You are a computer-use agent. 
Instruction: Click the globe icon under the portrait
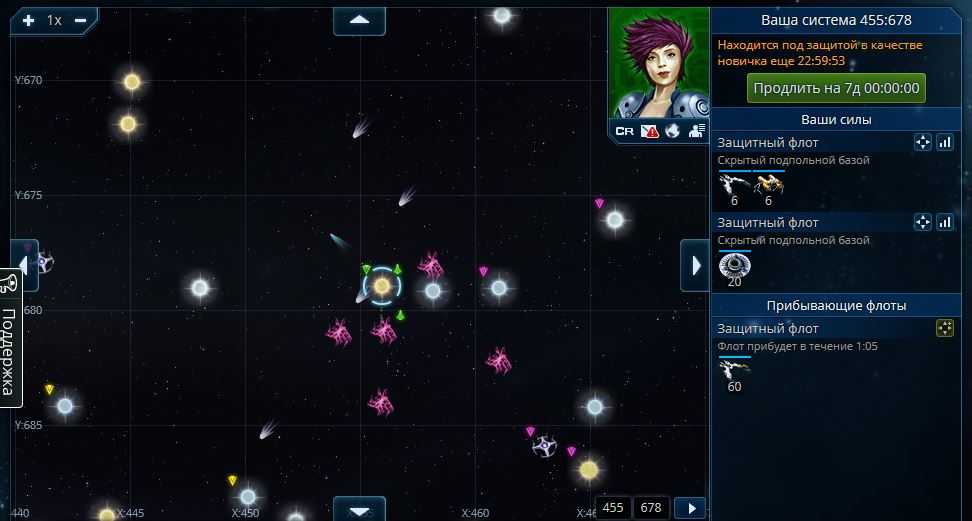pos(673,131)
